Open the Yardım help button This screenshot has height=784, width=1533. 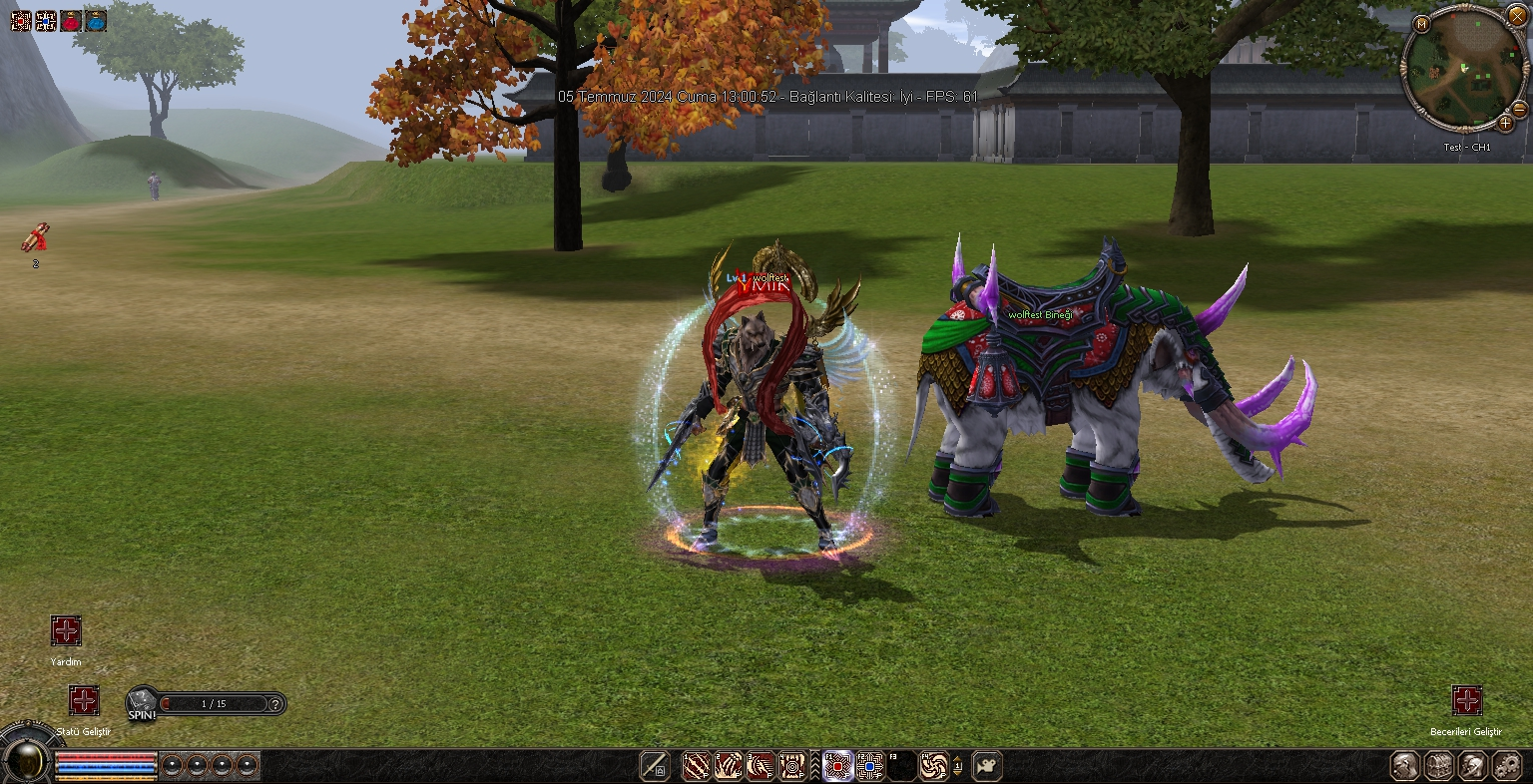66,631
